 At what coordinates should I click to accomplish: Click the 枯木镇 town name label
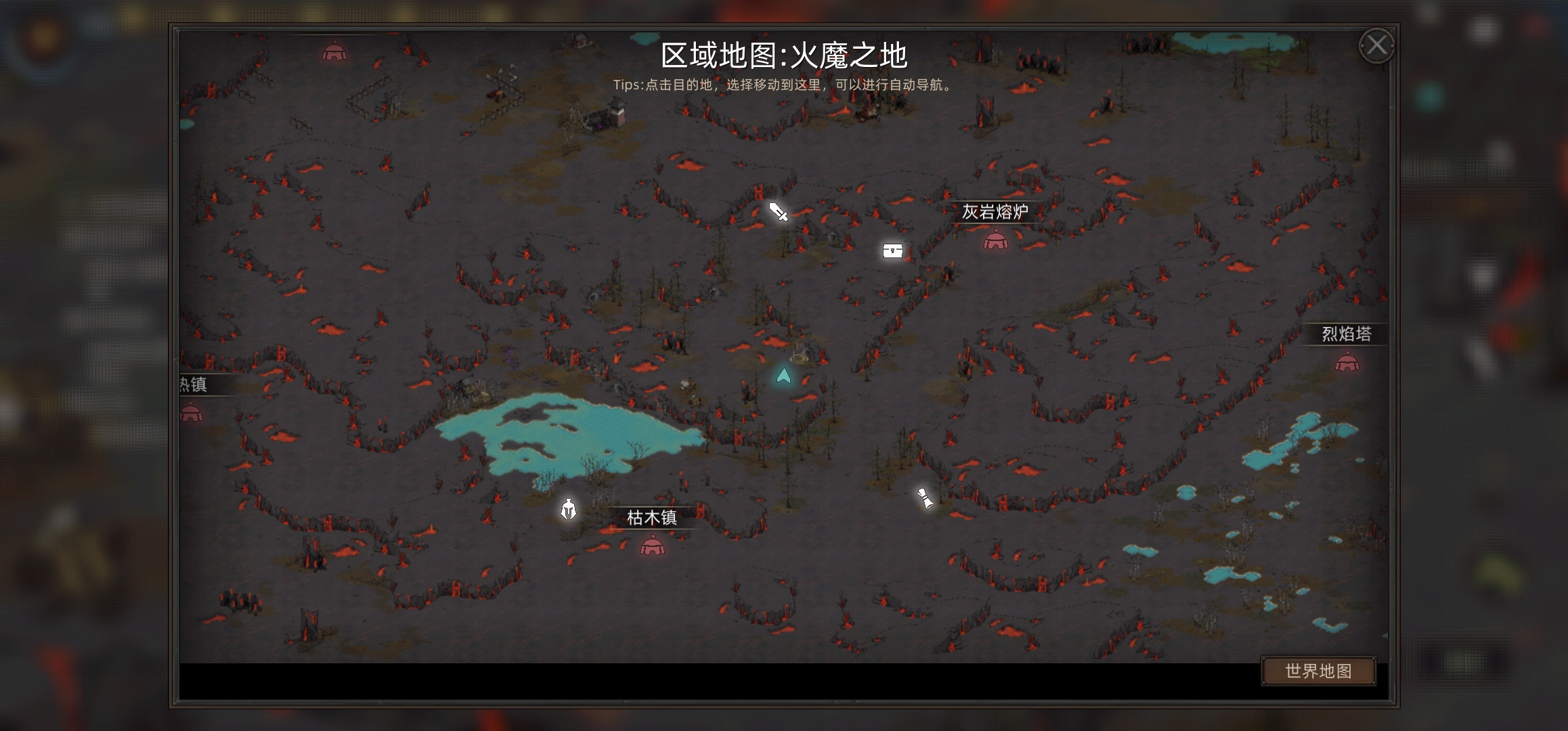[651, 517]
